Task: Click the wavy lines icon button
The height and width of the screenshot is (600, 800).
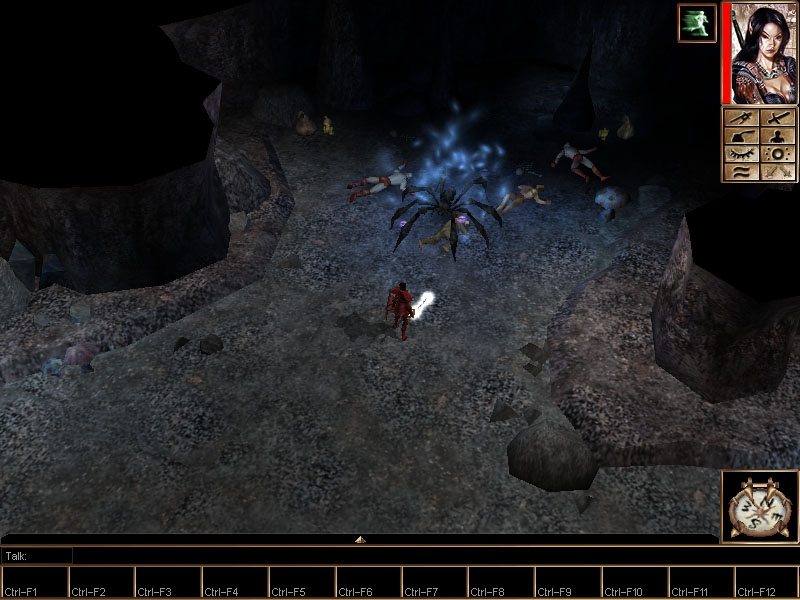Action: click(742, 172)
